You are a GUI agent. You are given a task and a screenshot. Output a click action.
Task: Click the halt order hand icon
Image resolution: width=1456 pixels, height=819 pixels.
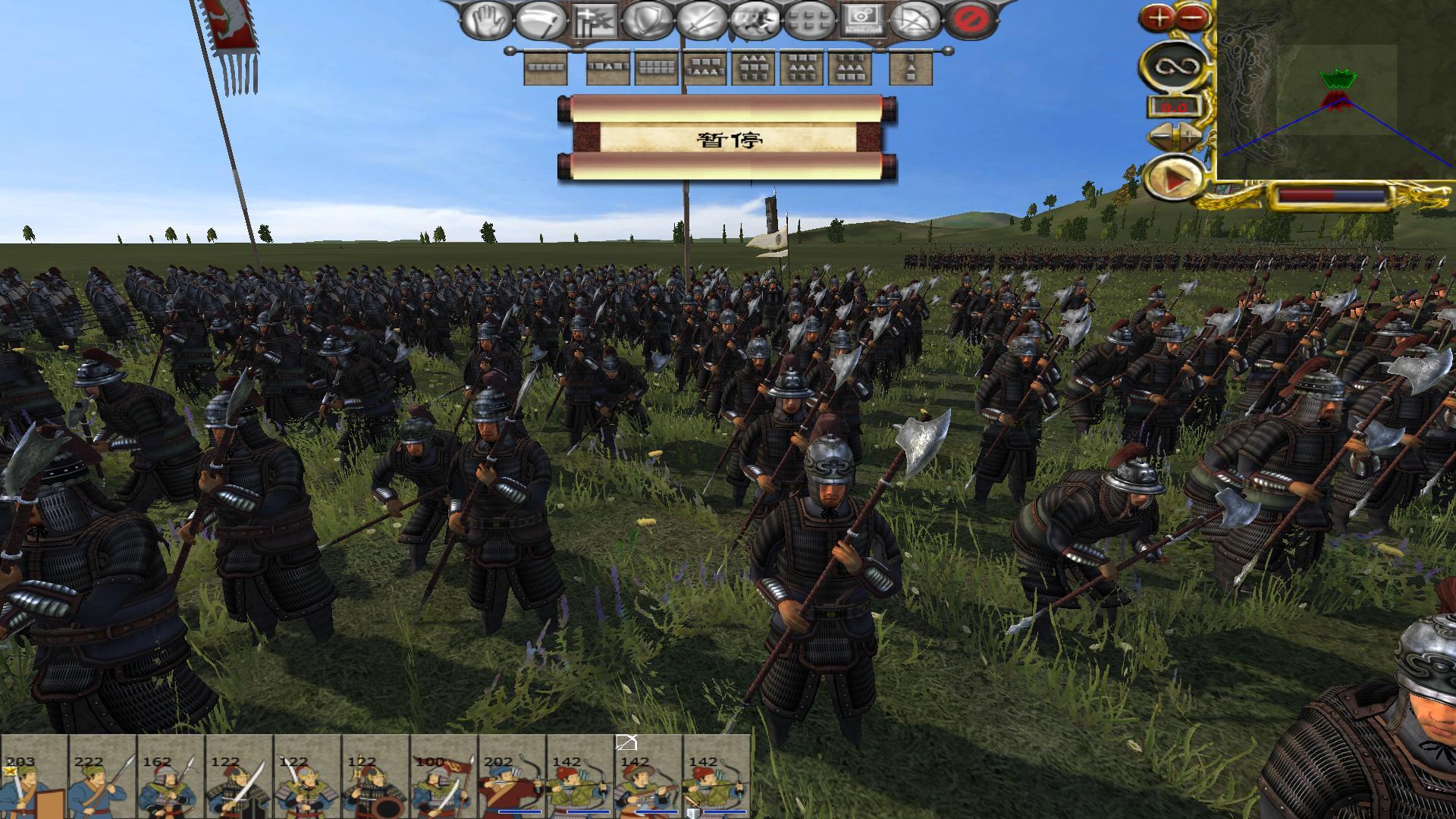tap(486, 20)
